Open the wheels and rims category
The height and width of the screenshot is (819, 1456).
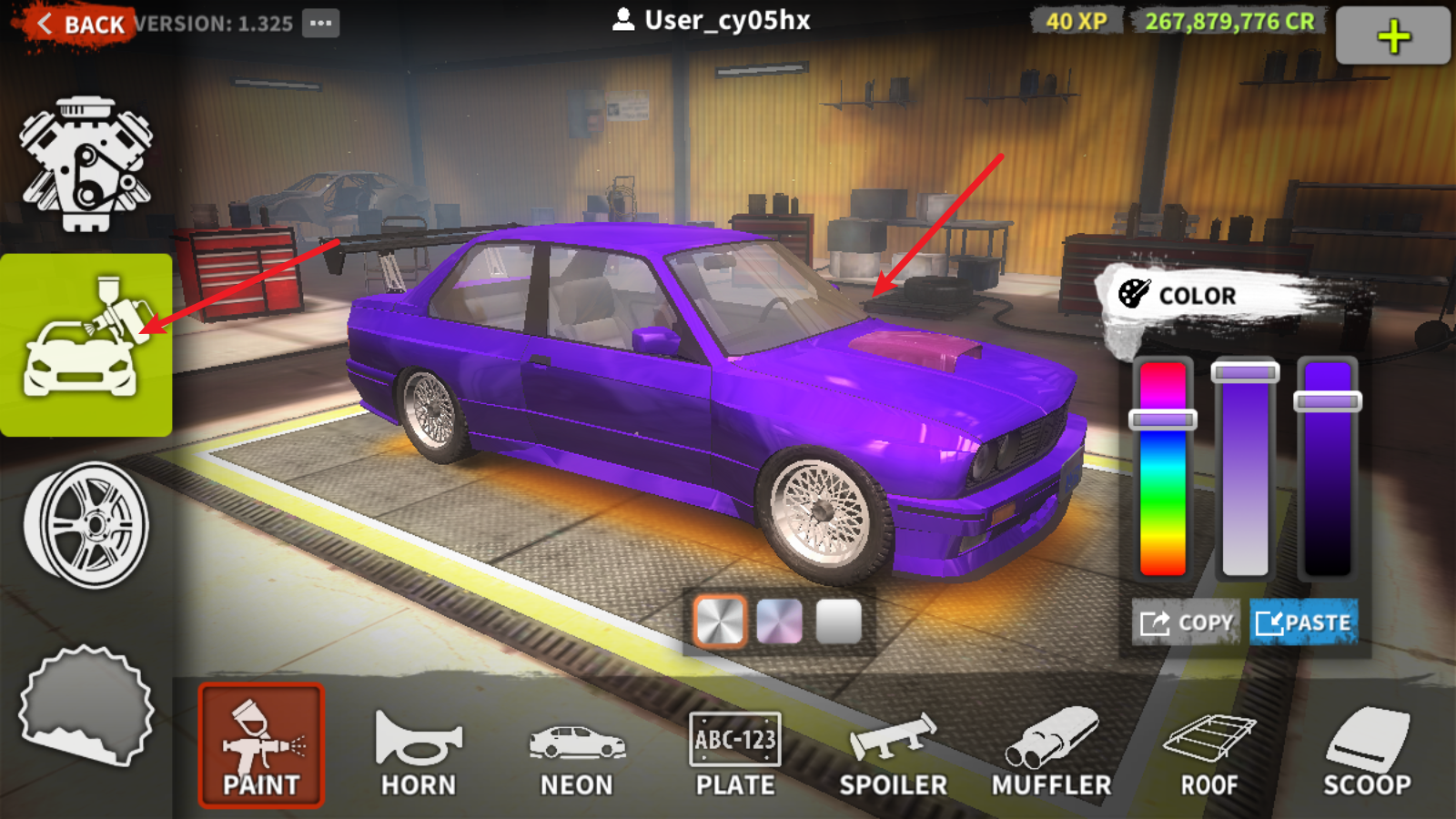pos(86,525)
